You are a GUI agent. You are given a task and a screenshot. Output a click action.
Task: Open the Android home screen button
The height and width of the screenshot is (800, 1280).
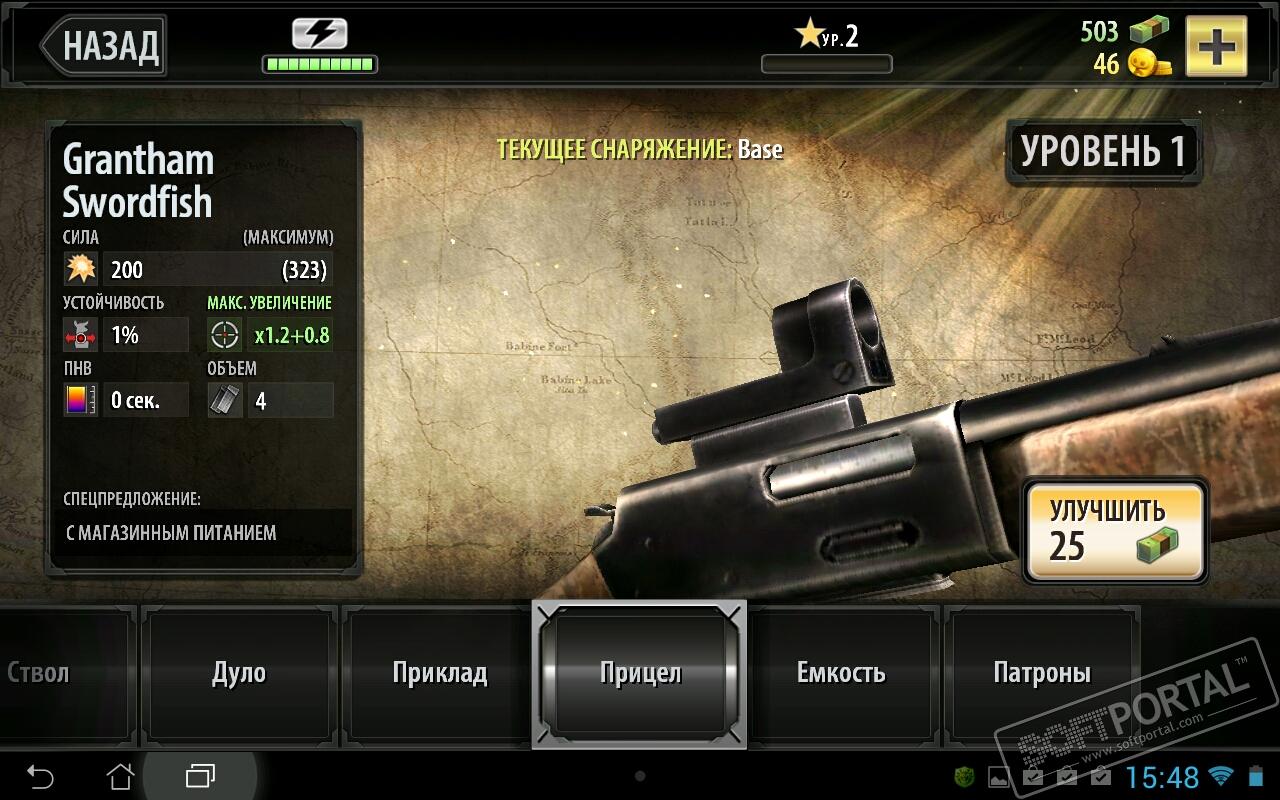(120, 775)
